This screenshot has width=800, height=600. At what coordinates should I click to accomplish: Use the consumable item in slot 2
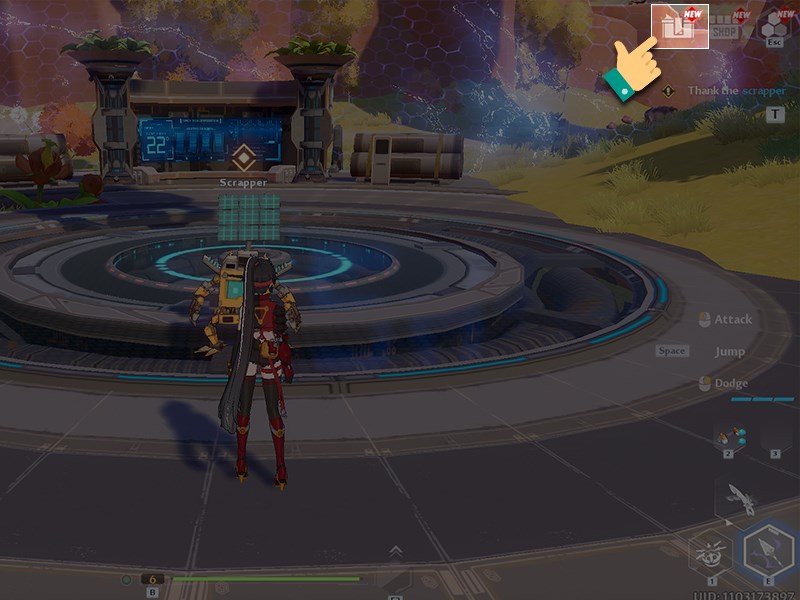[x=729, y=437]
